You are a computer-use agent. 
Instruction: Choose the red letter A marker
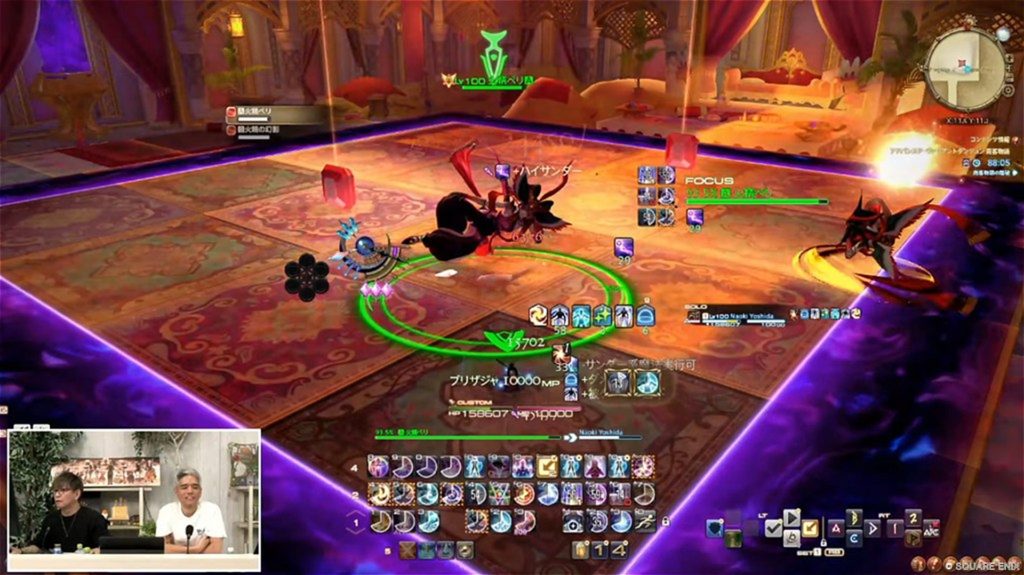(835, 528)
